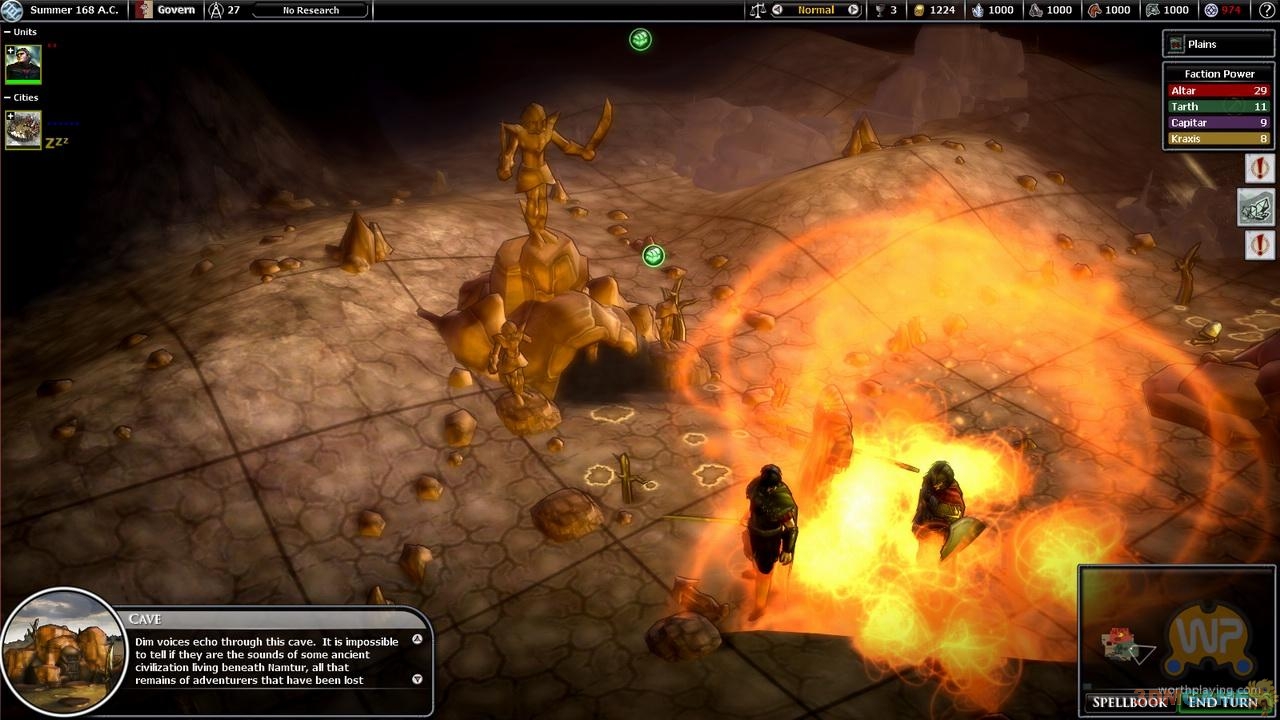Collapse the Cities list

[8, 98]
